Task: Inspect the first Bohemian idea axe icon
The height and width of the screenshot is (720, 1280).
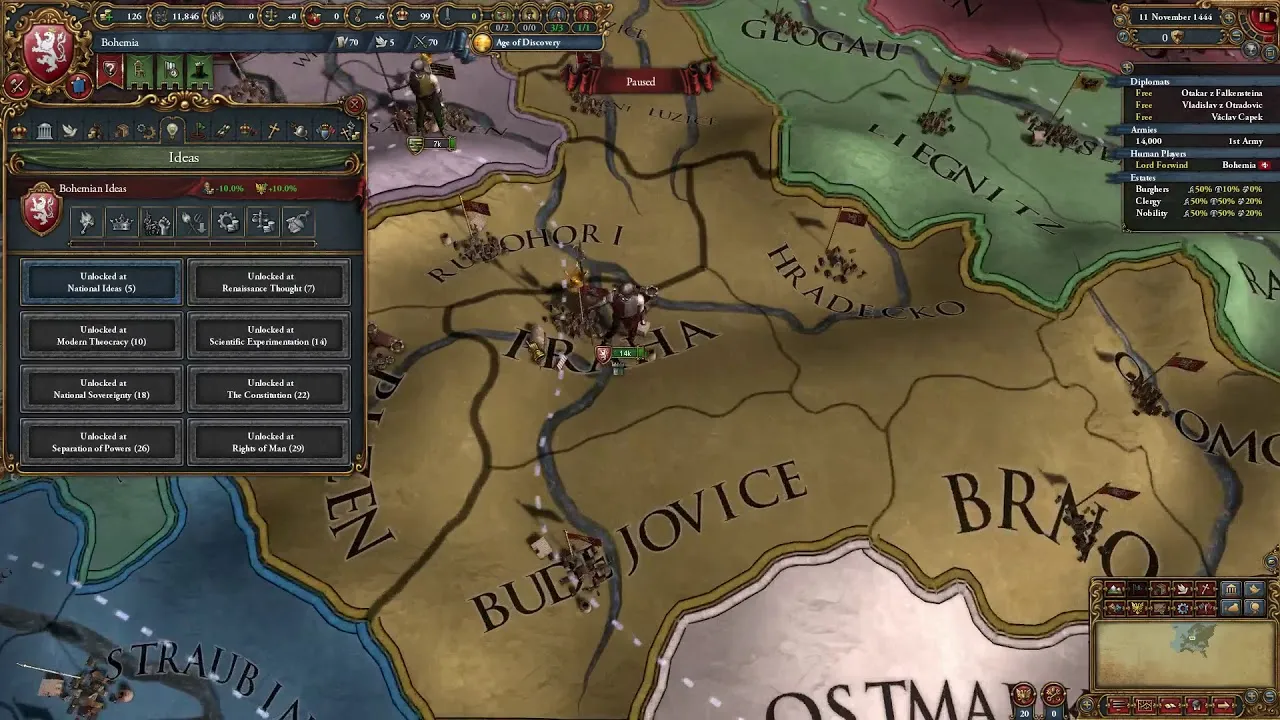Action: [85, 222]
